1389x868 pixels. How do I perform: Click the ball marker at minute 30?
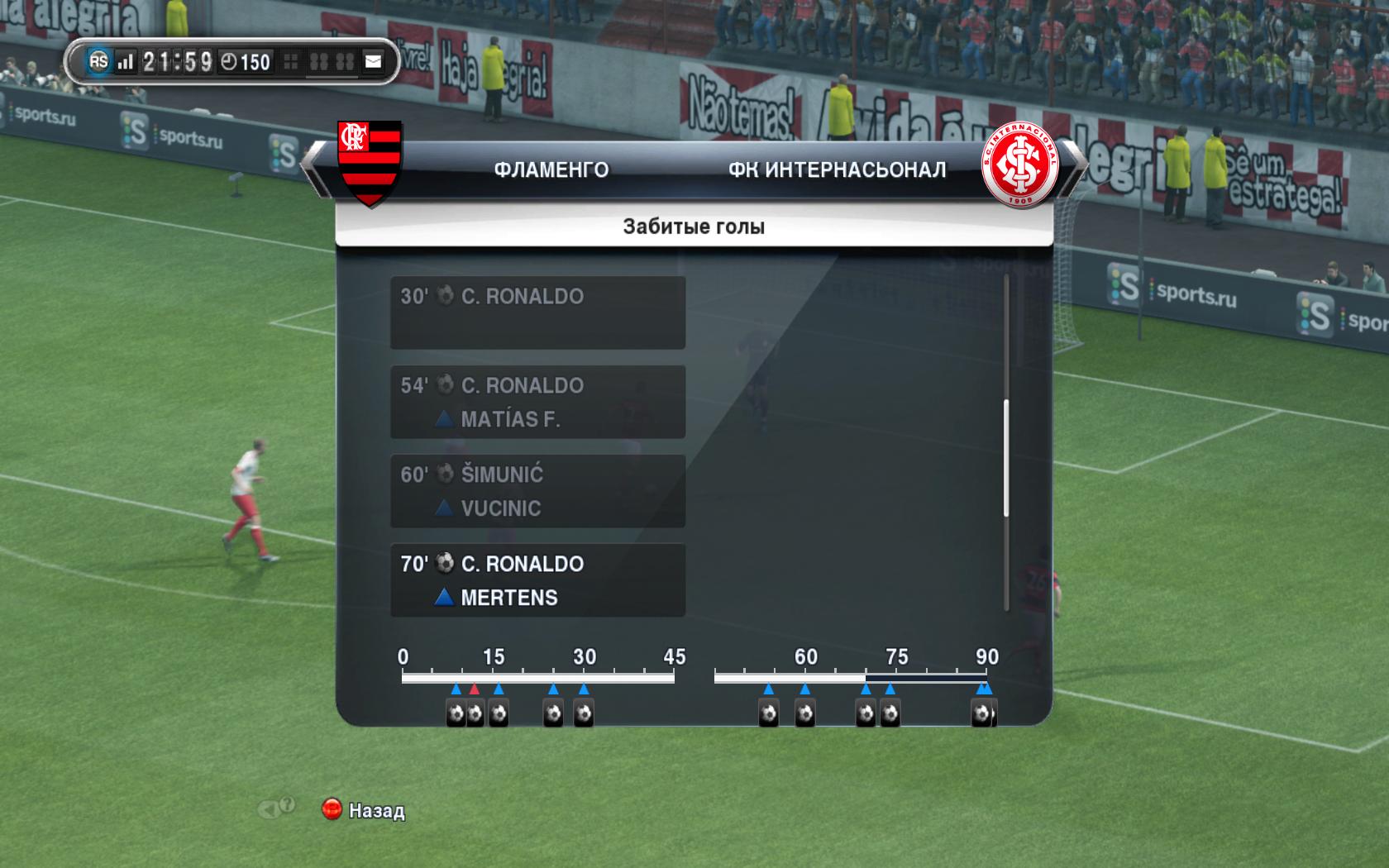click(x=584, y=713)
